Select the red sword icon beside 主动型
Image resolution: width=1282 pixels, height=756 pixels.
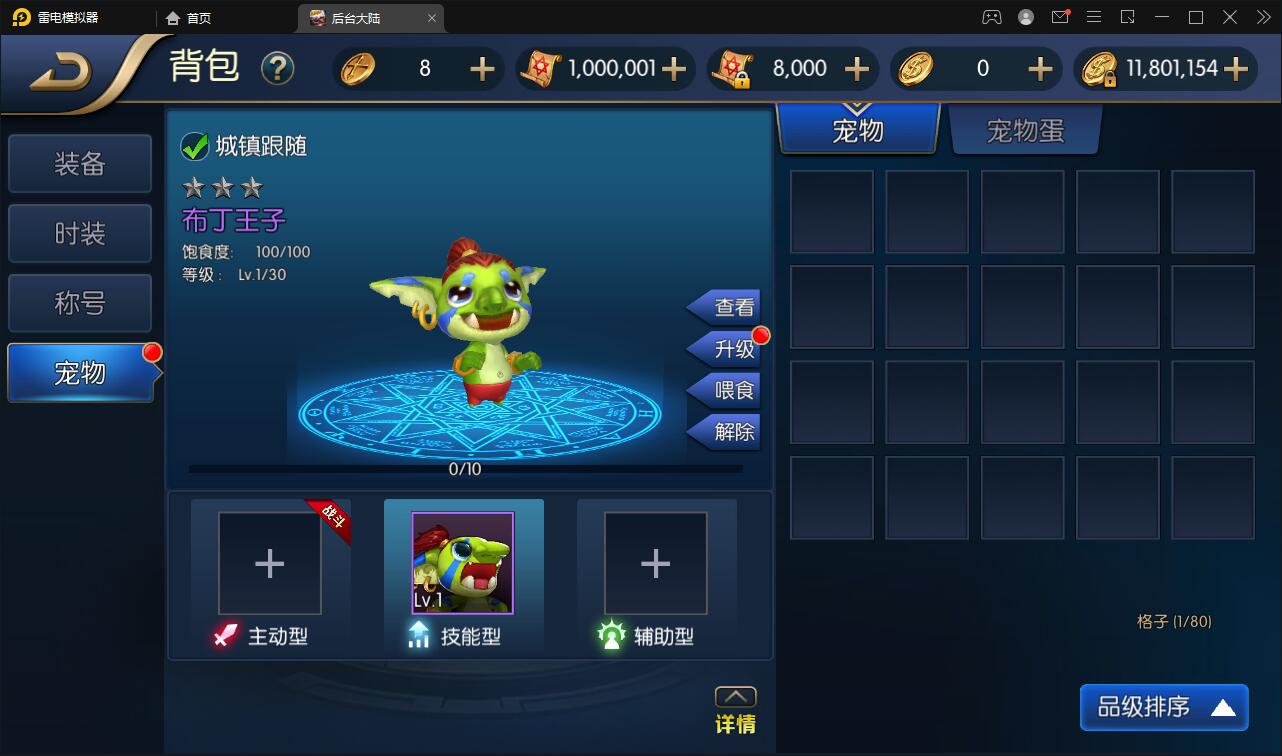tap(224, 635)
